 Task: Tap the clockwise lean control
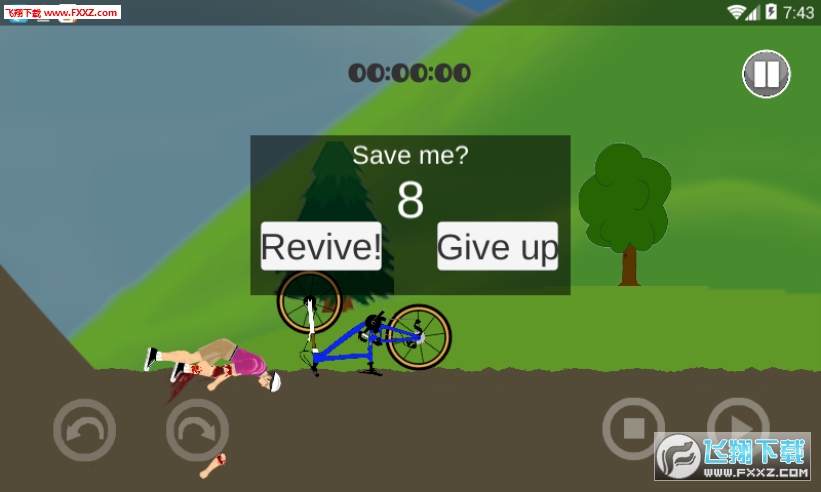point(197,430)
